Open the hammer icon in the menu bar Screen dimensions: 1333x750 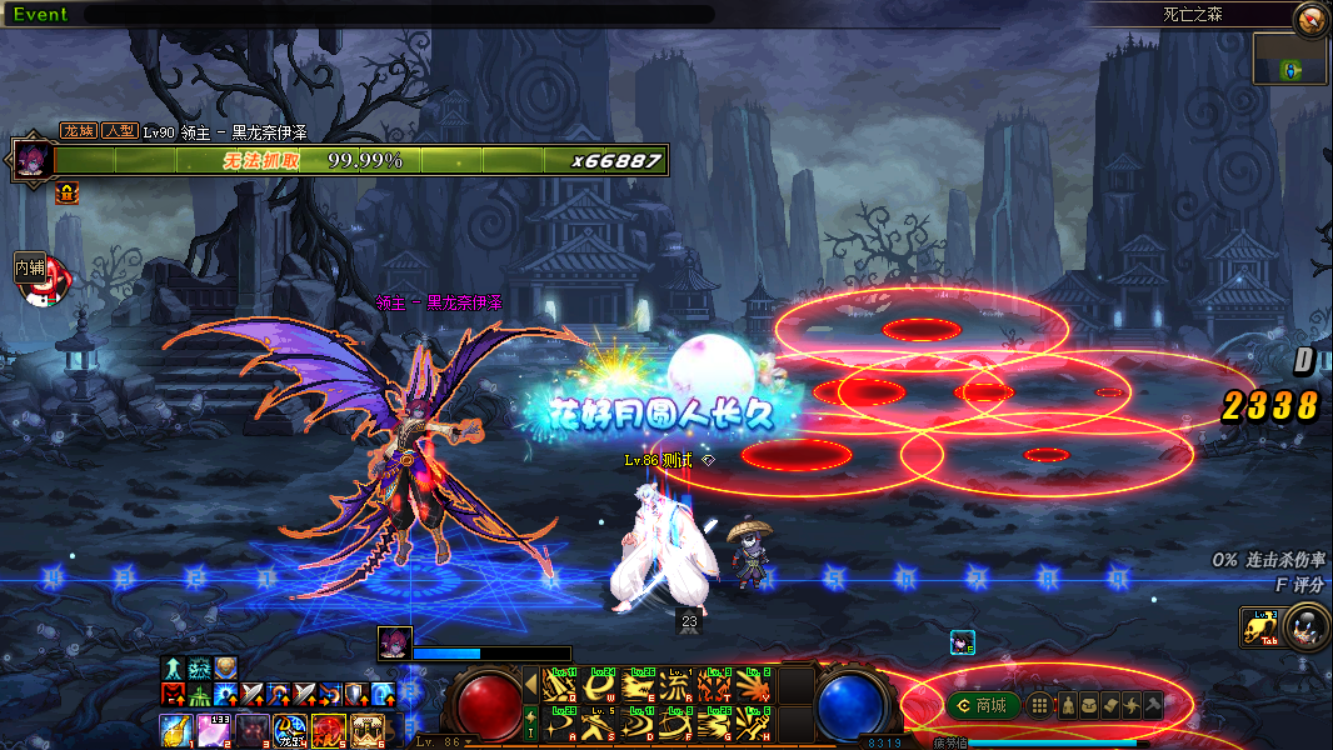coord(1152,706)
